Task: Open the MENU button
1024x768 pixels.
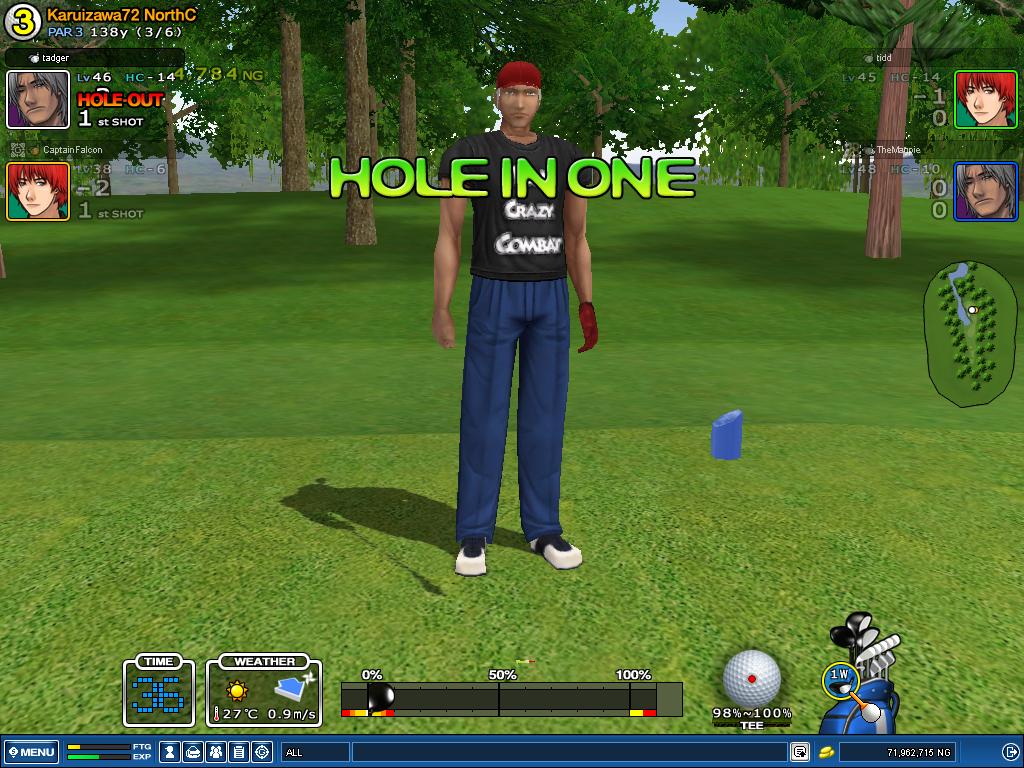Action: point(31,752)
